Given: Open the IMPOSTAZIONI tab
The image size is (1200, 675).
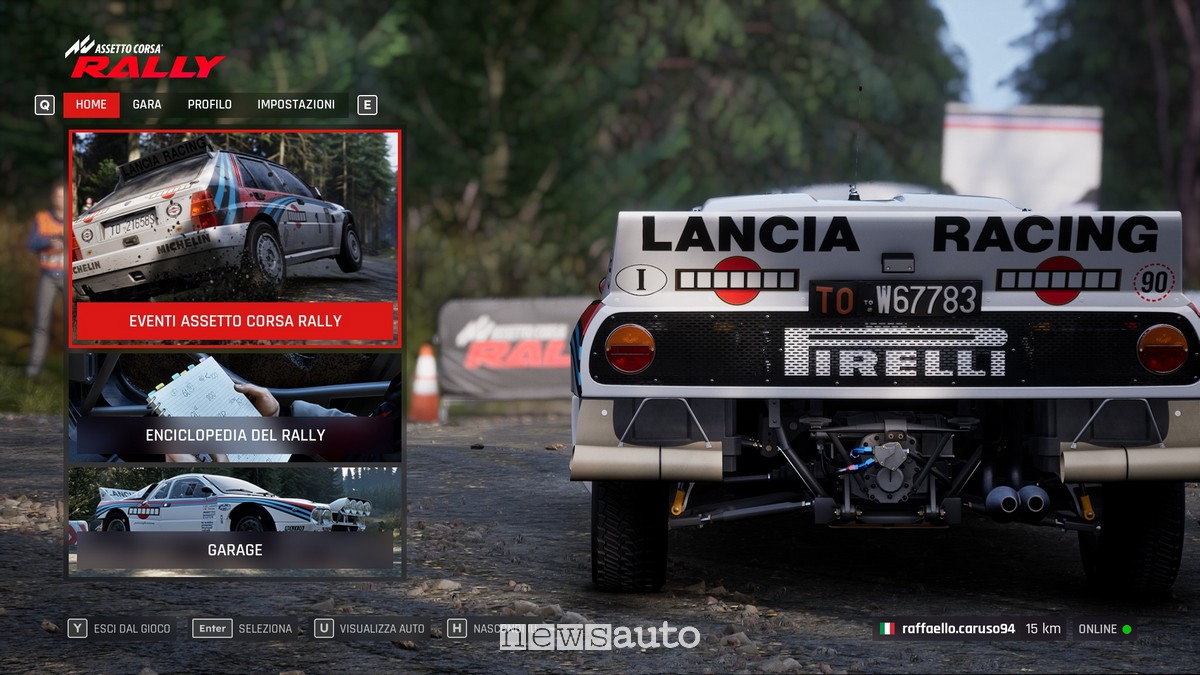Looking at the screenshot, I should [296, 105].
